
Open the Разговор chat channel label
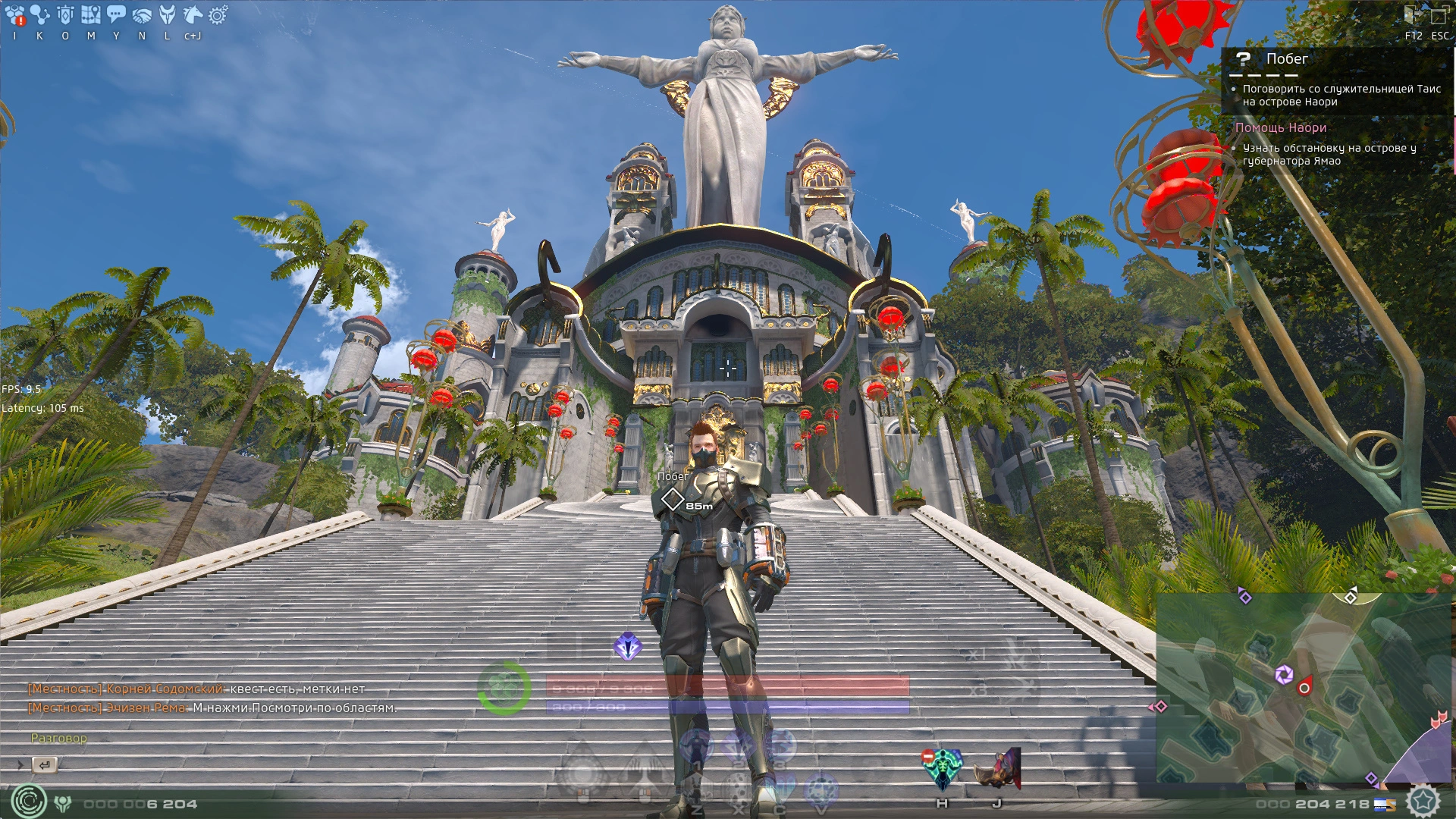coord(59,738)
